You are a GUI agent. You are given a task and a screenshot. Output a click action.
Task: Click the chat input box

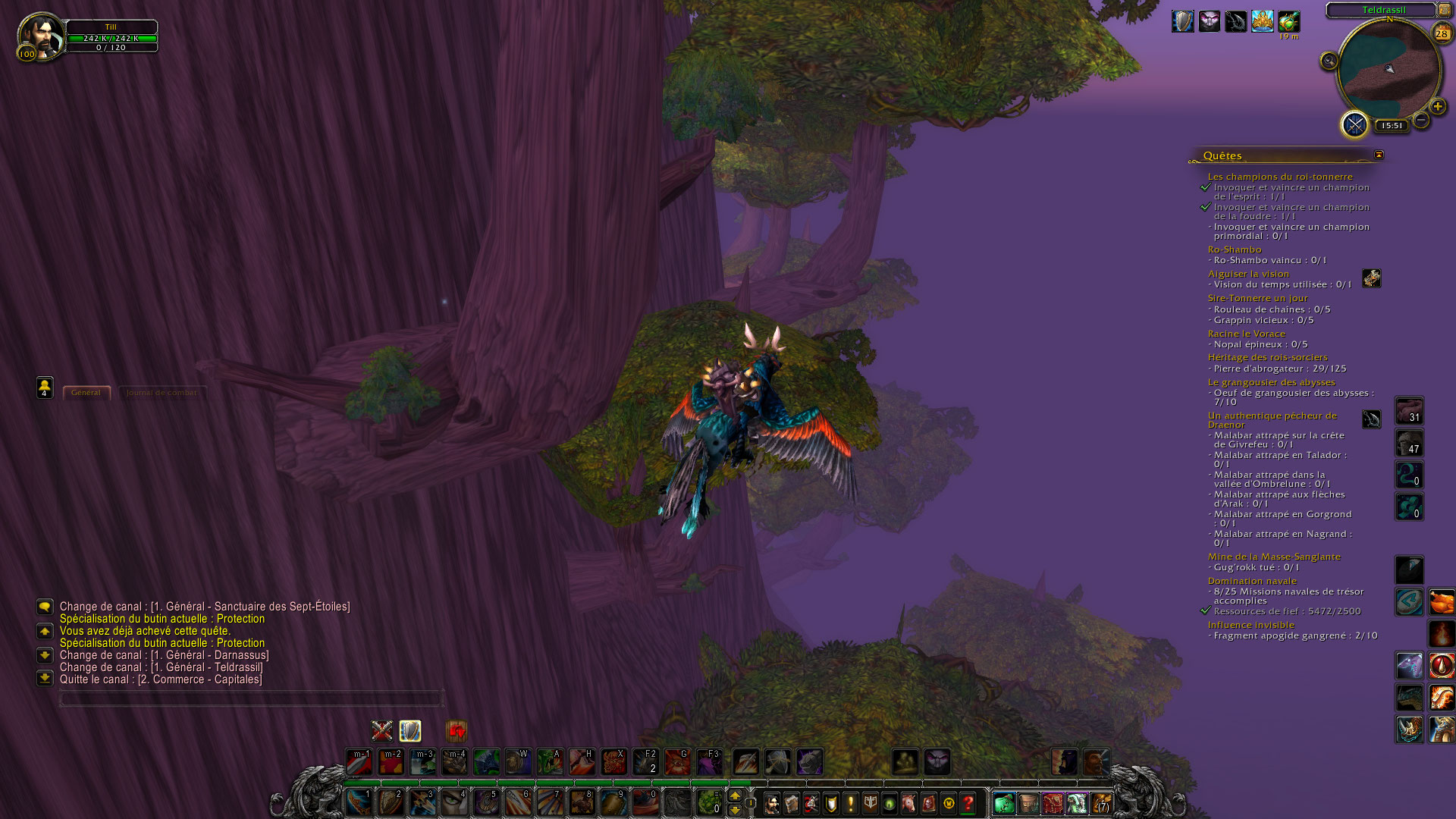click(x=250, y=698)
